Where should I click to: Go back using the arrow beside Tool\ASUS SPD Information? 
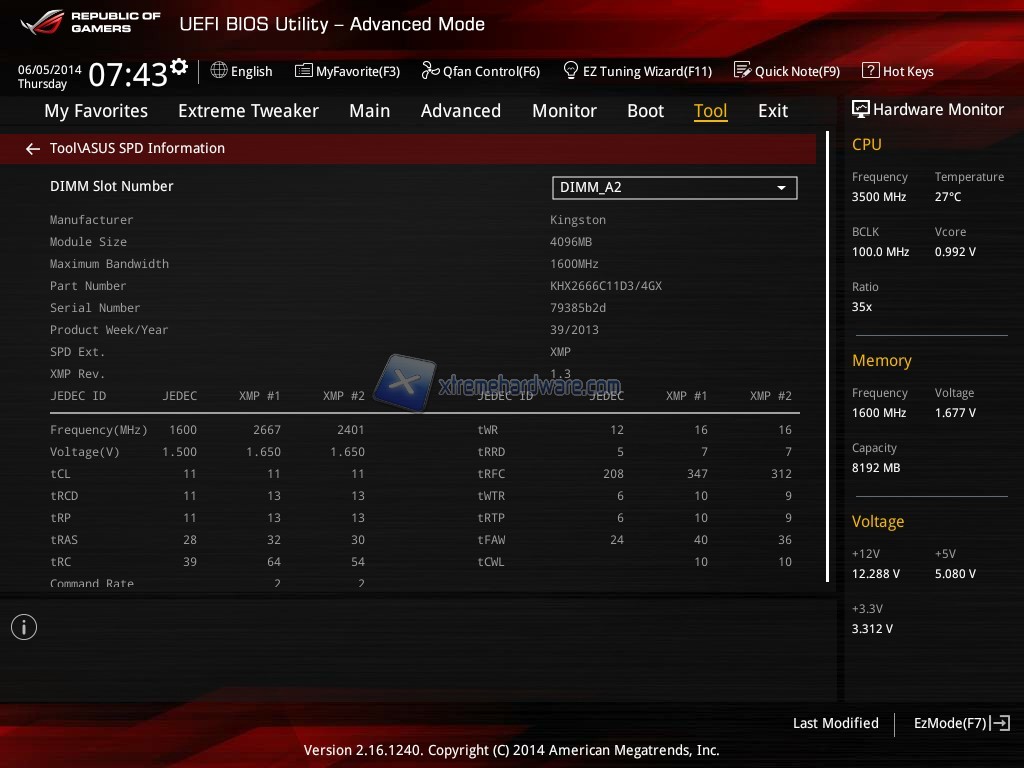(x=33, y=149)
